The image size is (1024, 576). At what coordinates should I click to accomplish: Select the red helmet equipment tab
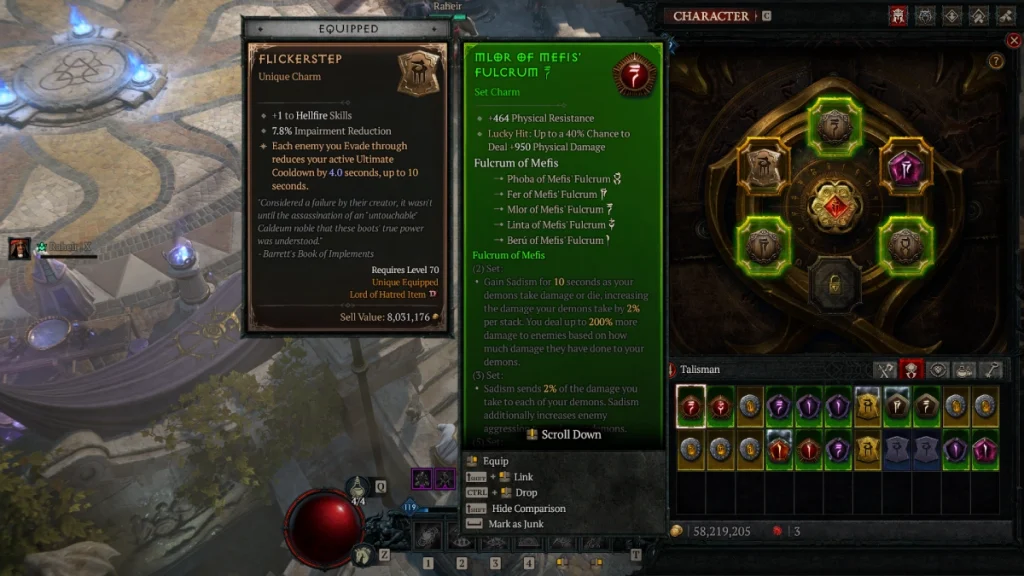(899, 16)
